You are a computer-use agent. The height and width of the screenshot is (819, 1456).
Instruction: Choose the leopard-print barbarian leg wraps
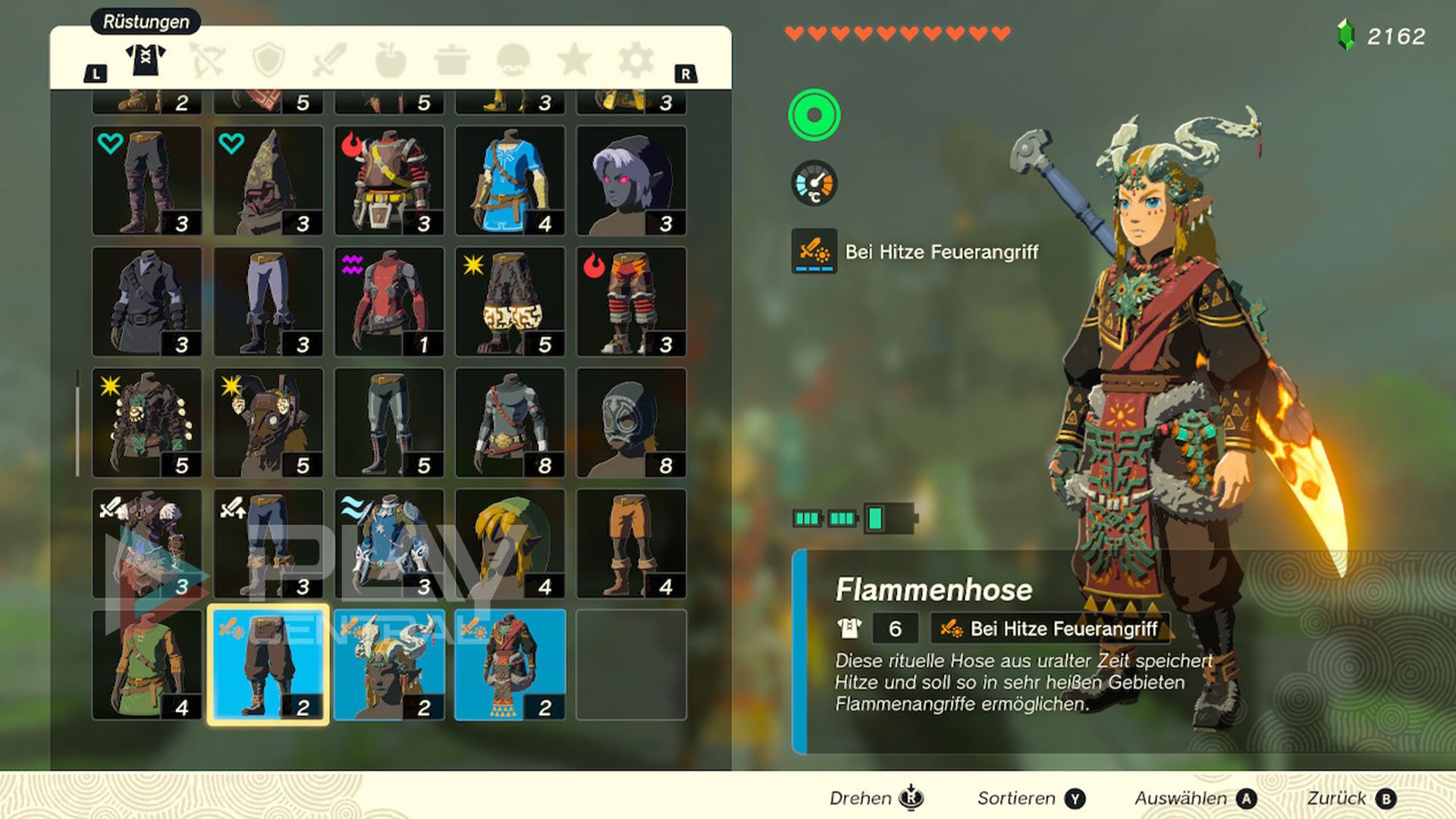point(510,302)
